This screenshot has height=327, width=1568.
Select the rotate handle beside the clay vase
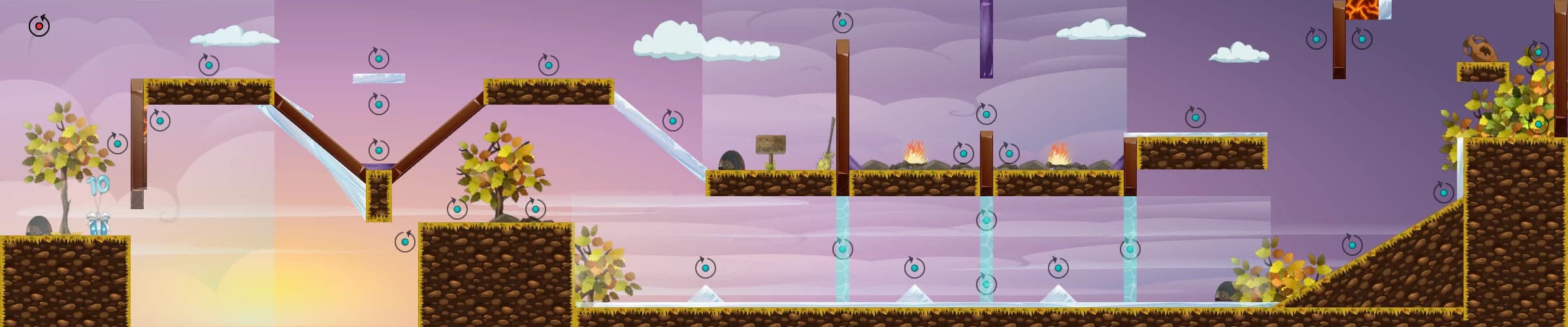coord(1538,52)
